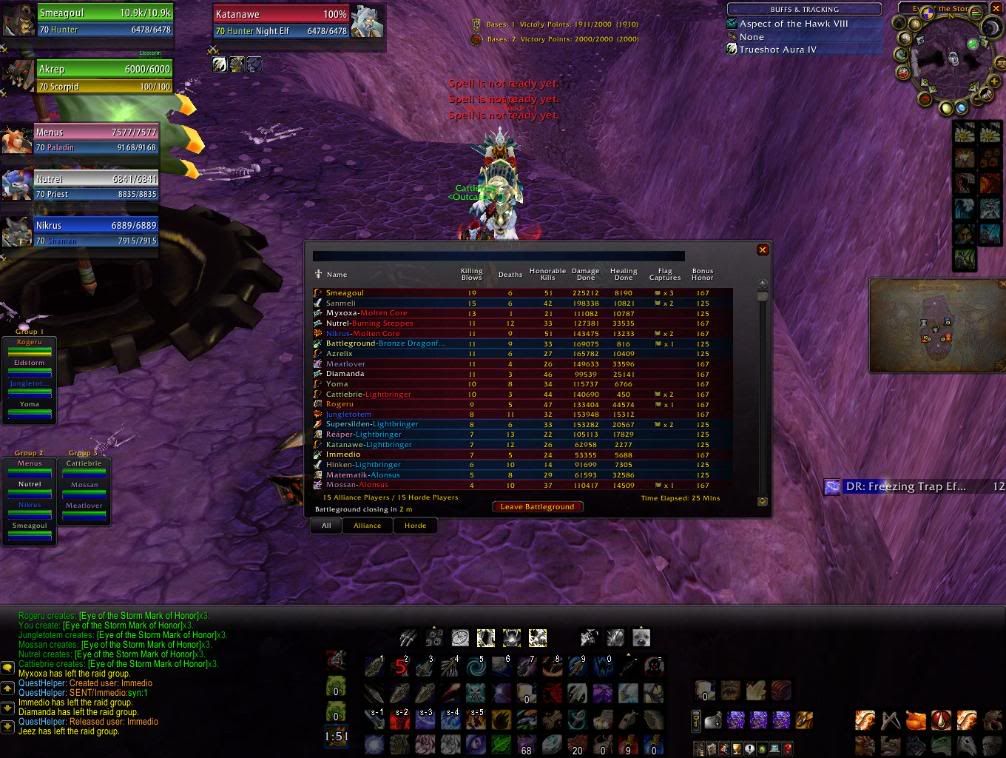This screenshot has width=1006, height=758.
Task: Switch to the Alliance scoreboard tab
Action: click(x=367, y=525)
